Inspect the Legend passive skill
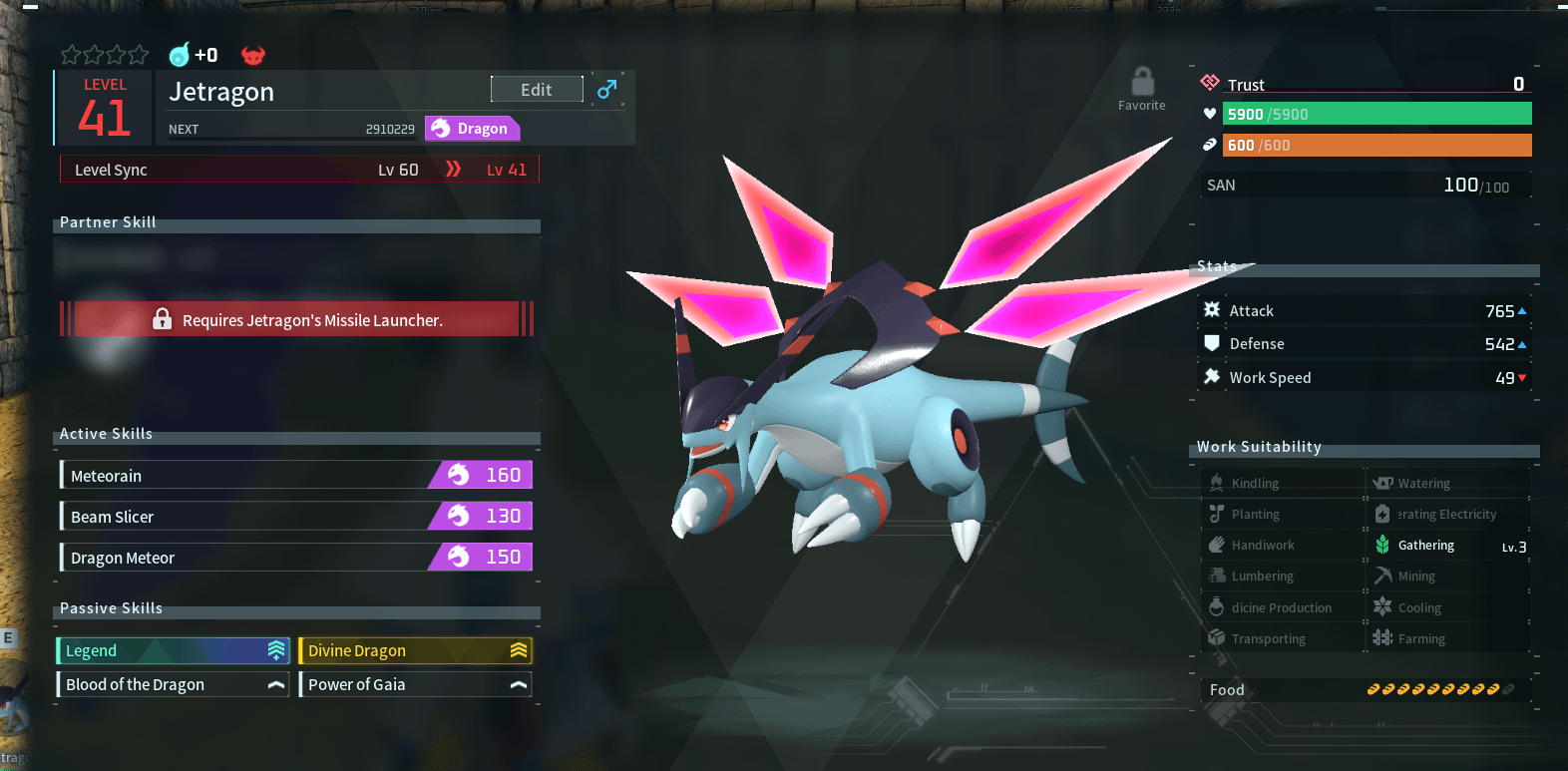Screen dimensions: 1568x771 click(x=174, y=650)
